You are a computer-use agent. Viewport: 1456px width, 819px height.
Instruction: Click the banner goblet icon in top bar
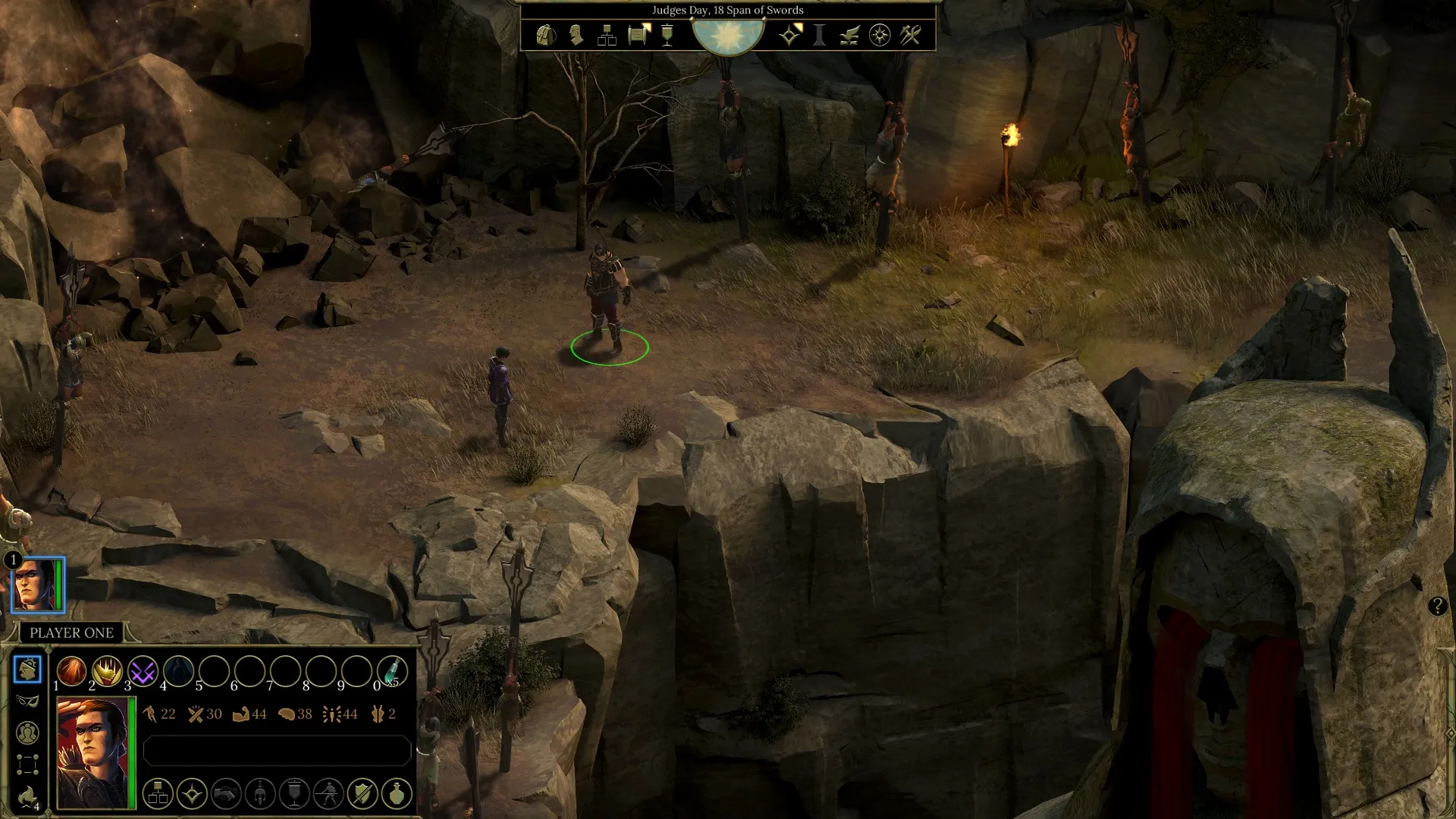pos(667,35)
